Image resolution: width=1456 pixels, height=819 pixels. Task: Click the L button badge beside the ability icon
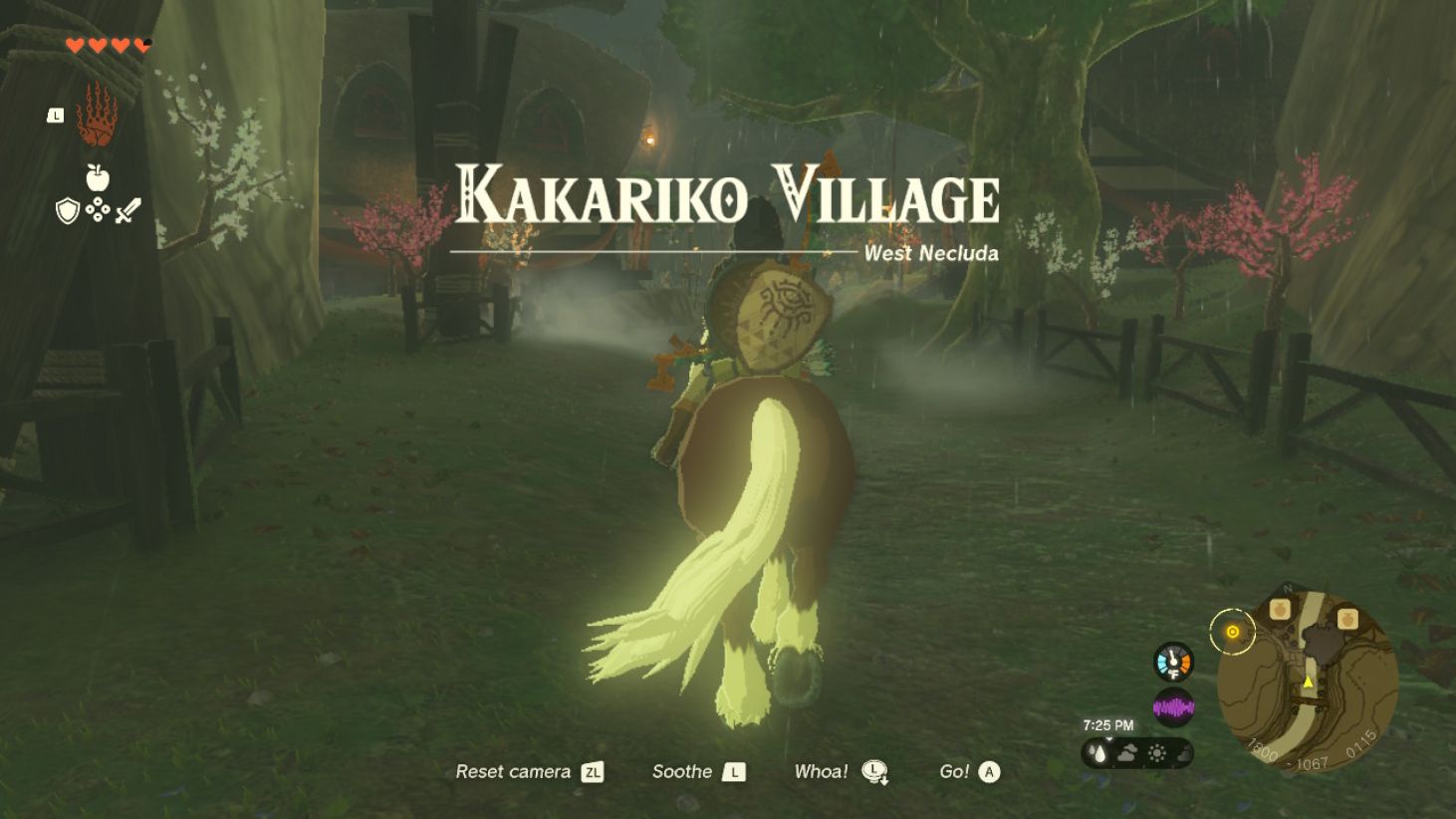coord(55,115)
